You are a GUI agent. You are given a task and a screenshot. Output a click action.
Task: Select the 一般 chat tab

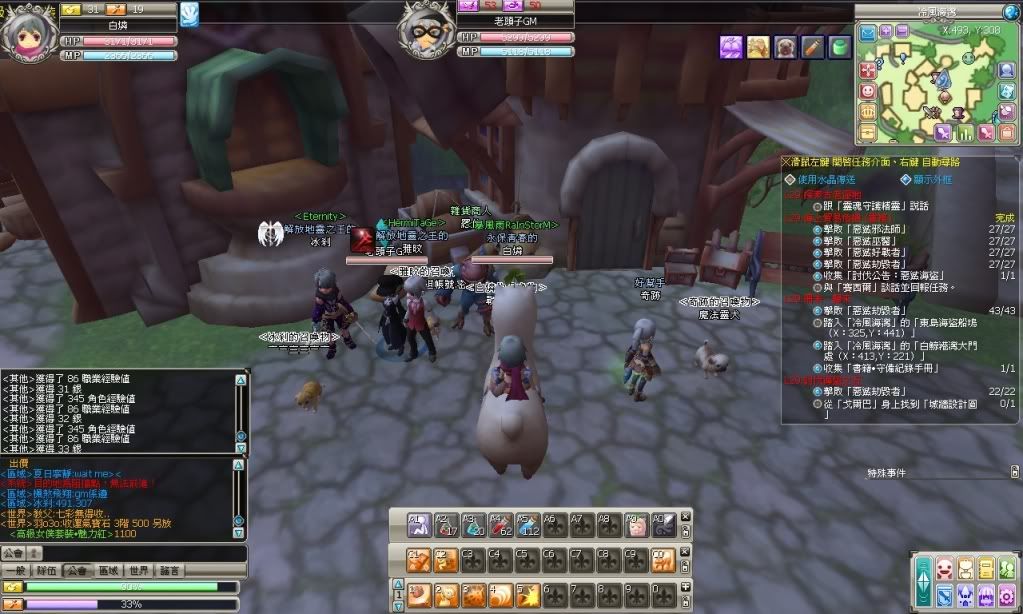[14, 570]
